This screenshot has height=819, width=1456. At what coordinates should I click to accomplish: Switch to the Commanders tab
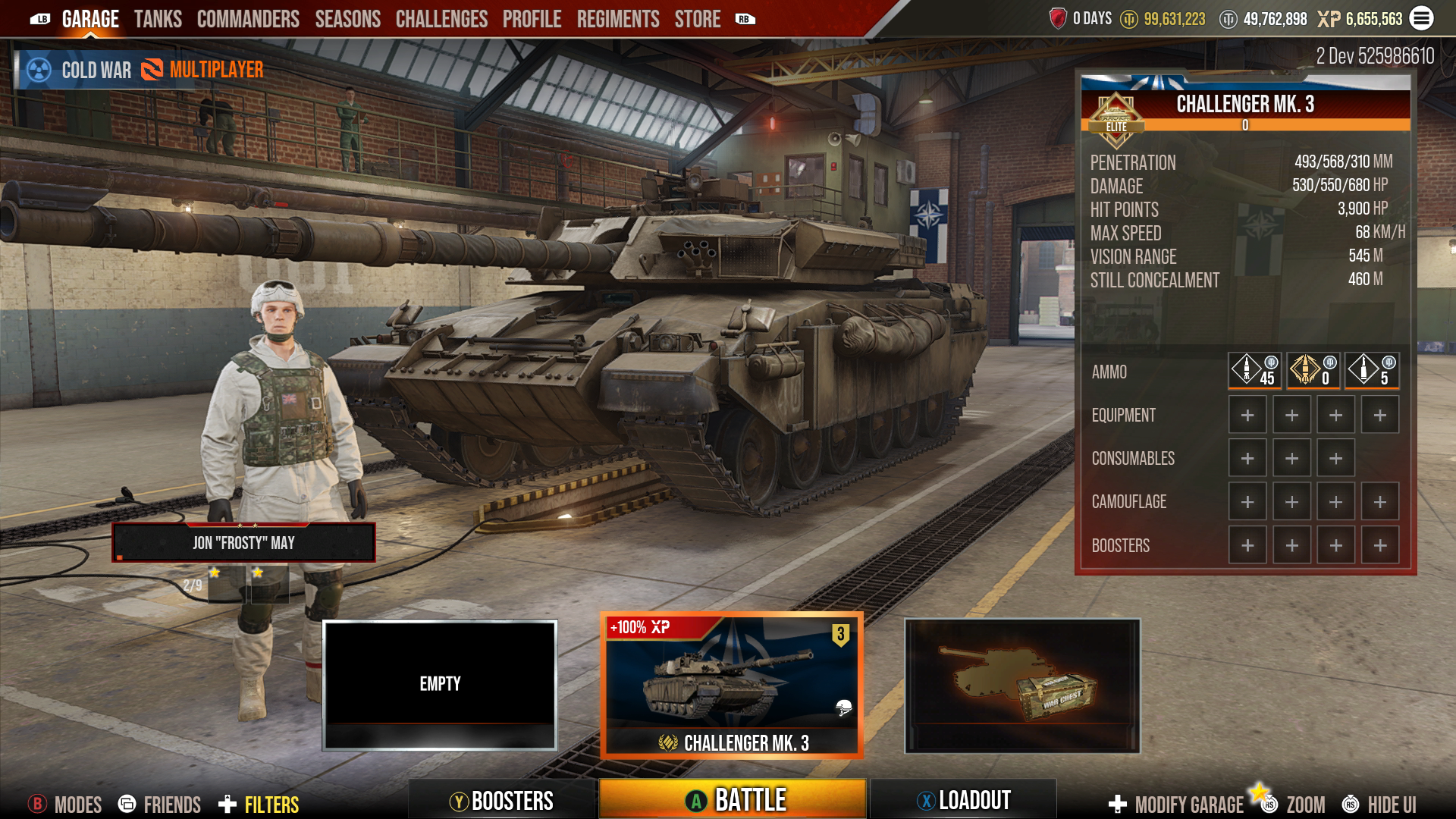click(x=247, y=18)
